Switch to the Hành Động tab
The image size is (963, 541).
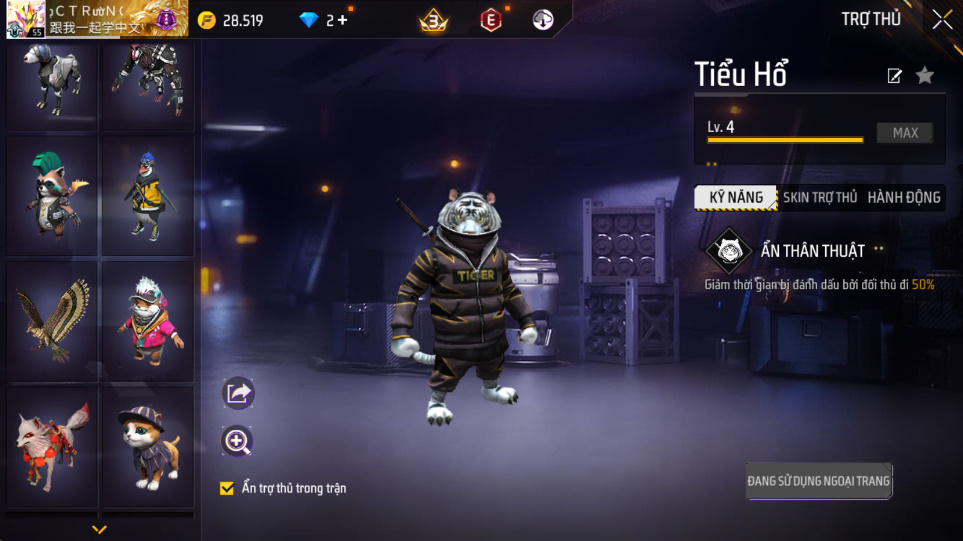904,198
